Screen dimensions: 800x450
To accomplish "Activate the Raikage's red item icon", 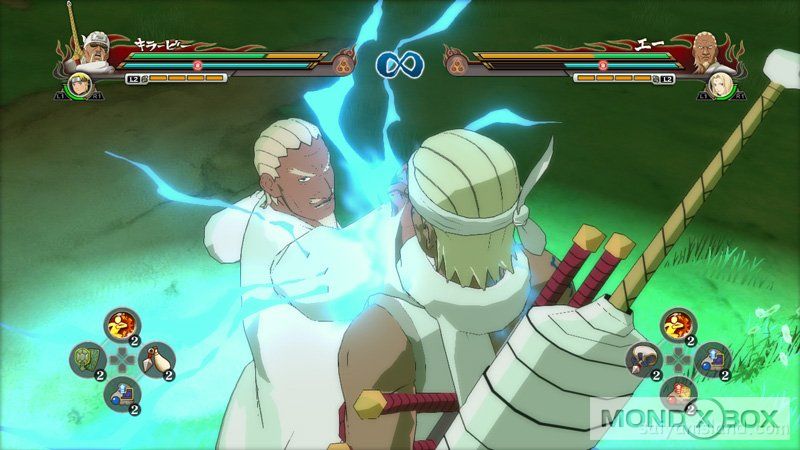I will point(676,393).
